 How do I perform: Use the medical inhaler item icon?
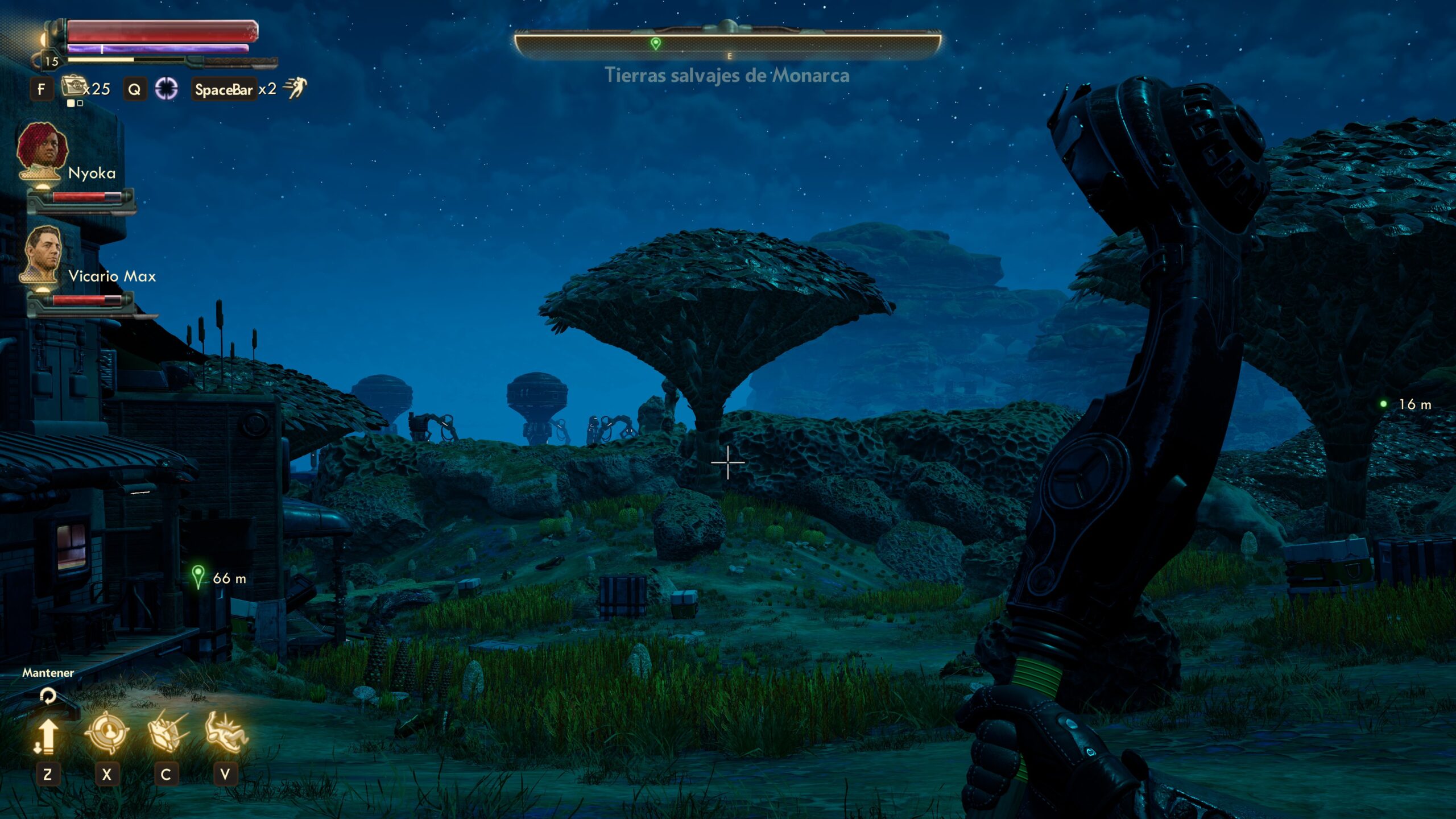[73, 87]
